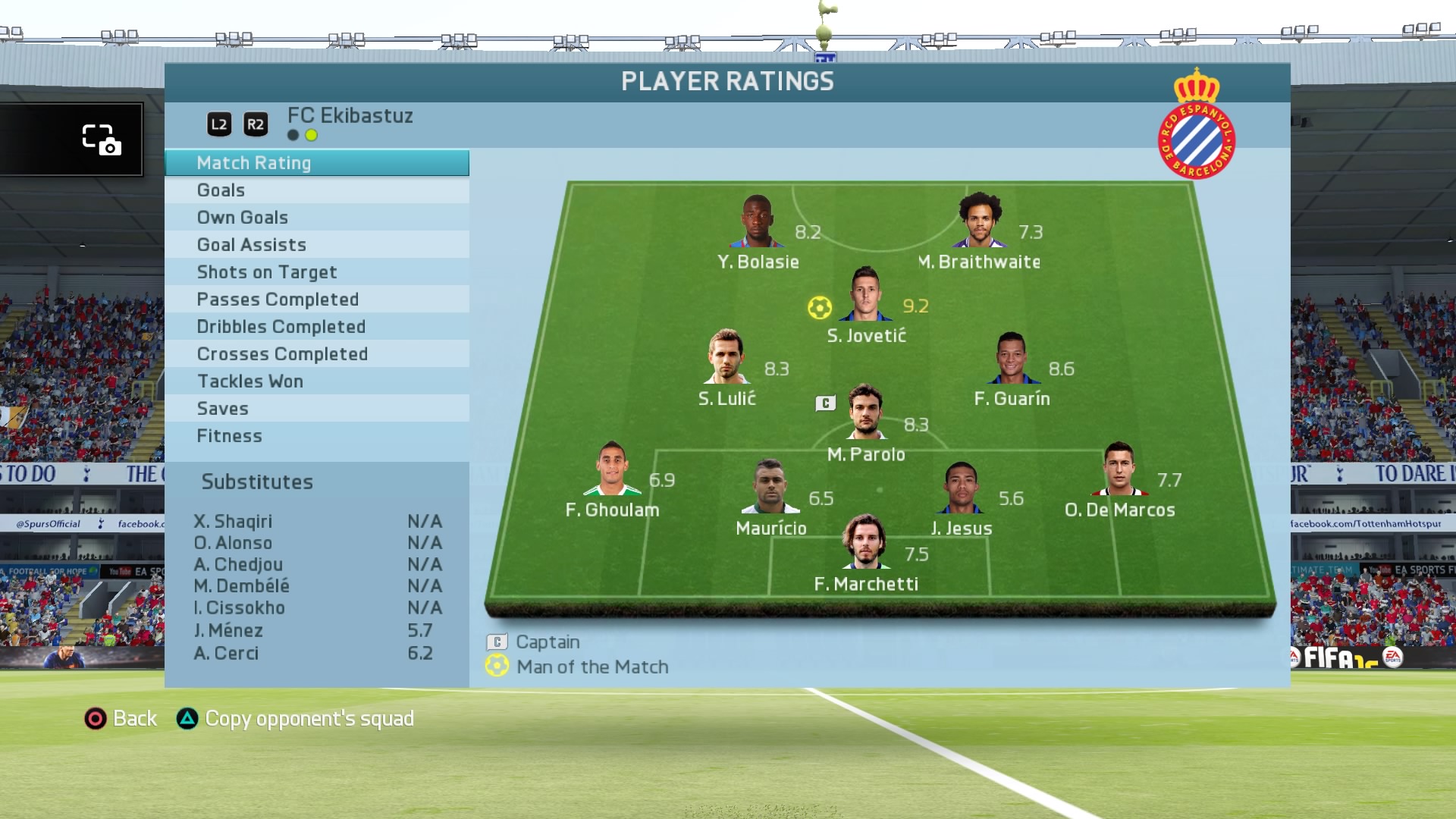Click Copy opponent's squad
This screenshot has height=819, width=1456.
coord(296,718)
